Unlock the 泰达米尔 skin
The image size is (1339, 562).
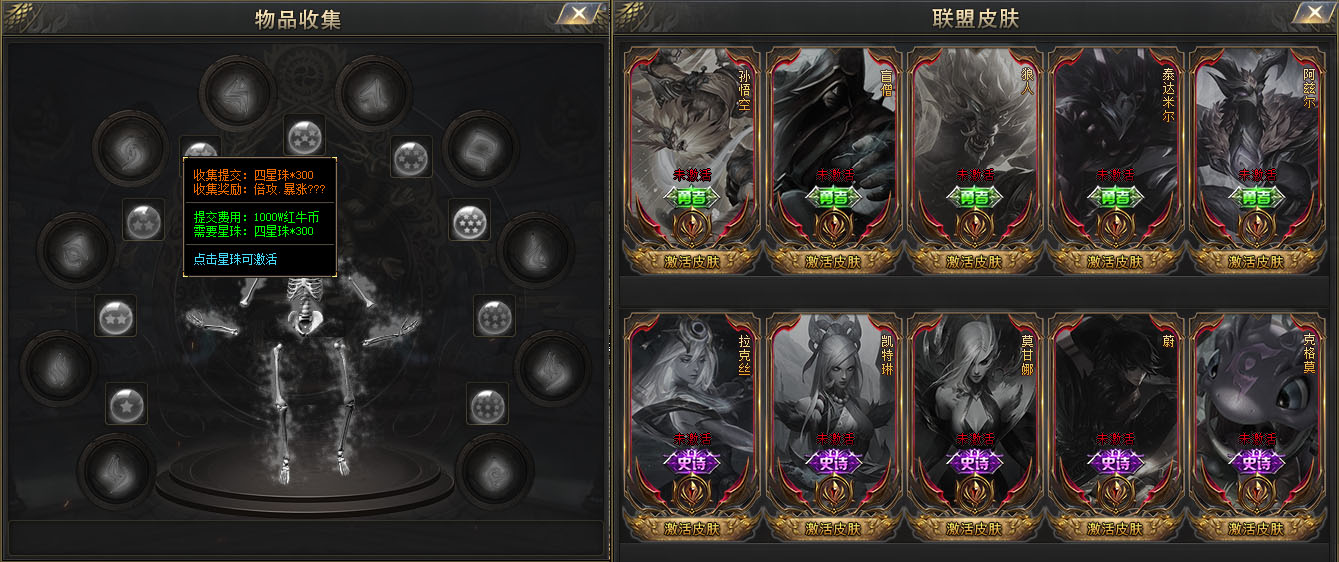coord(1116,261)
